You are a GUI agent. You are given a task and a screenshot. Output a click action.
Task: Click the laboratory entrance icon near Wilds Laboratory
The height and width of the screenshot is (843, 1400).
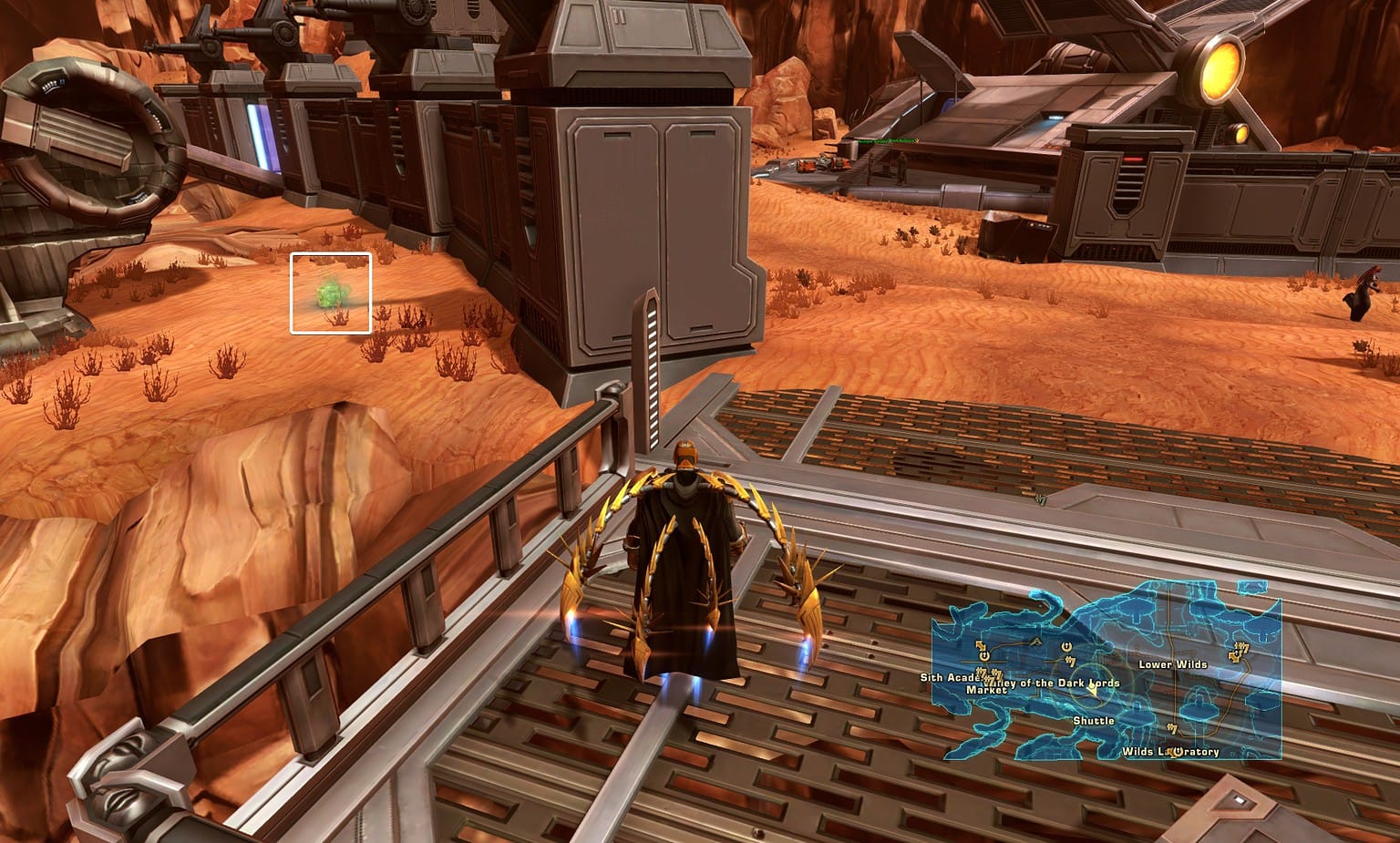(1178, 751)
